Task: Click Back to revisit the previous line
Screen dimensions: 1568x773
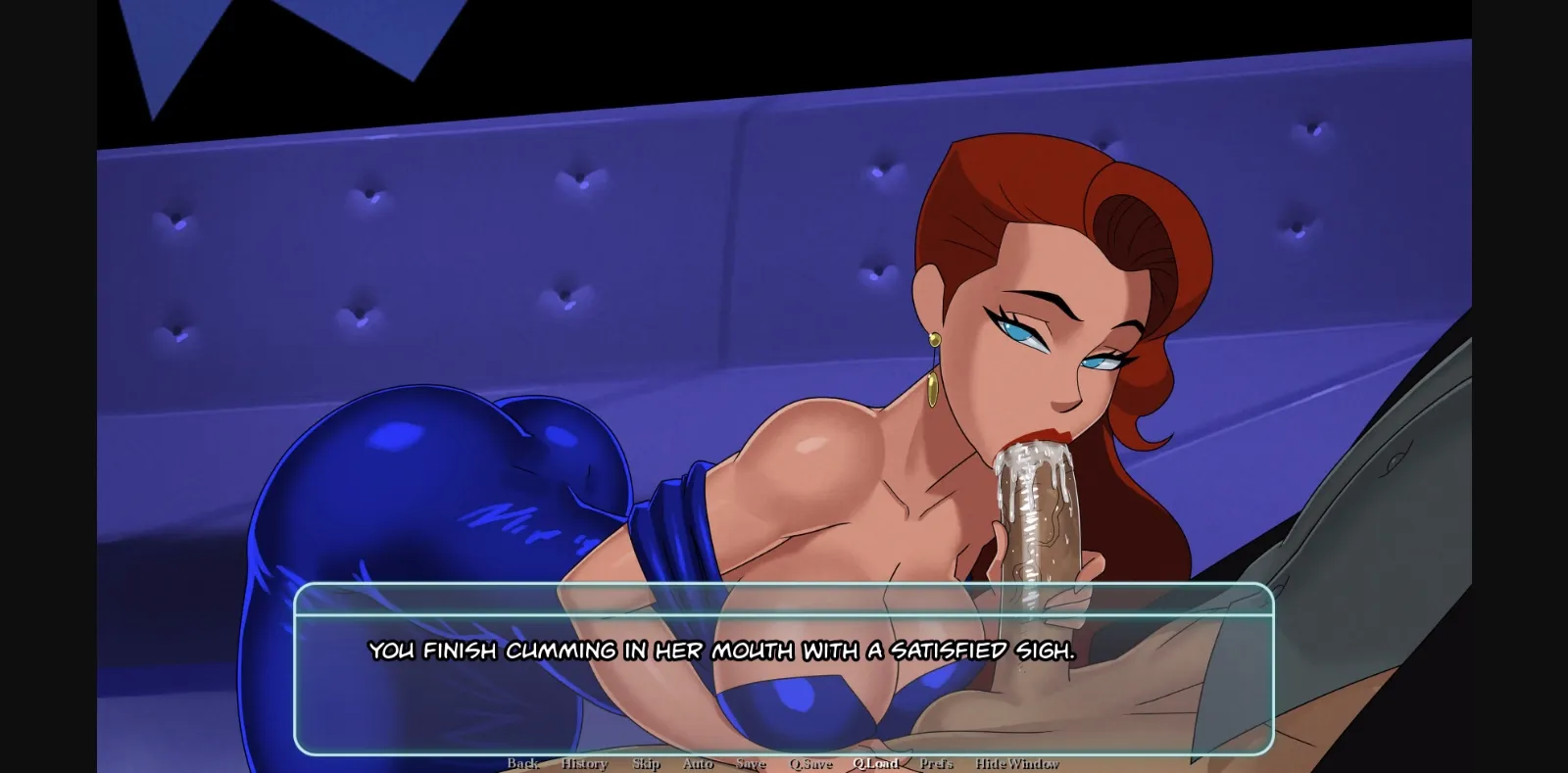Action: click(523, 764)
